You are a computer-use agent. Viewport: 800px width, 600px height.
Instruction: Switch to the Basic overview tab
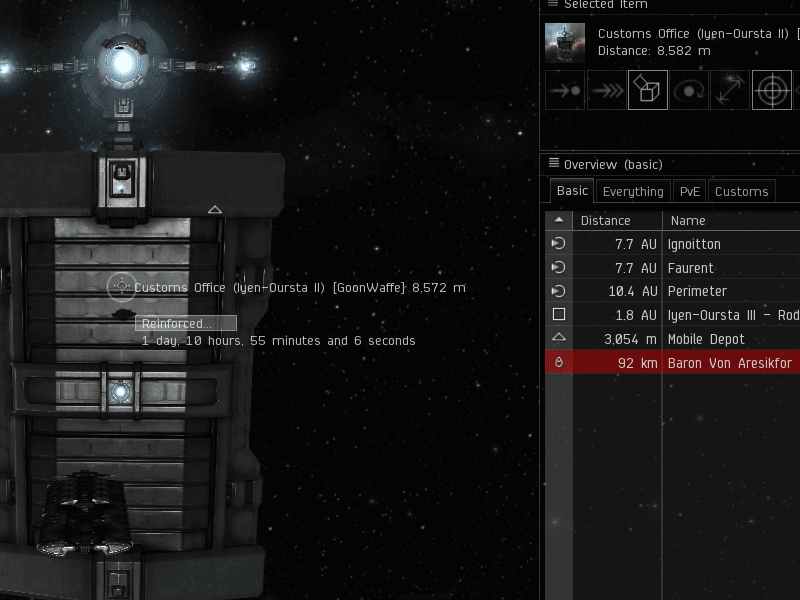(572, 191)
